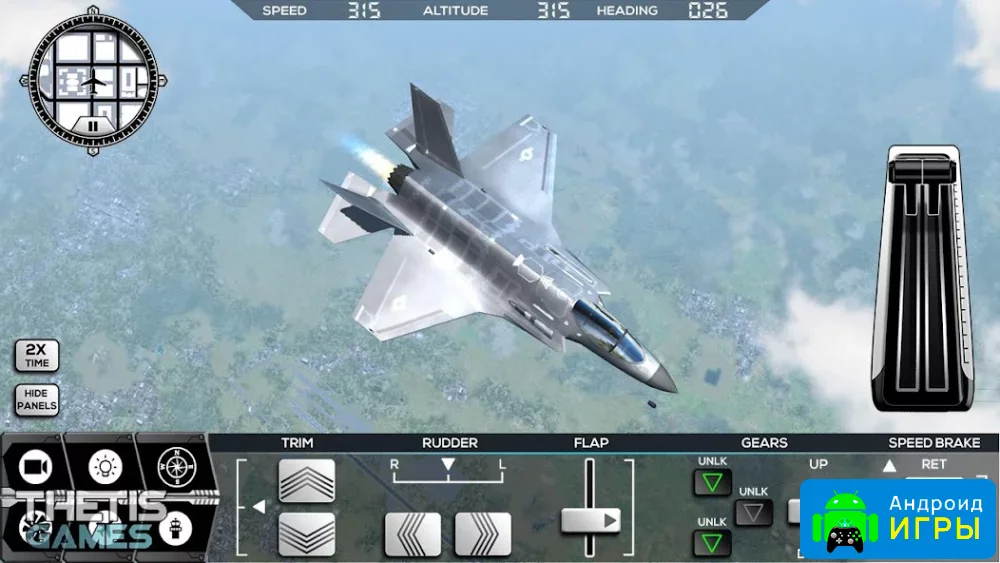Open the Android Игры overlay badge
Screen dimensions: 1000x563
(x=897, y=518)
